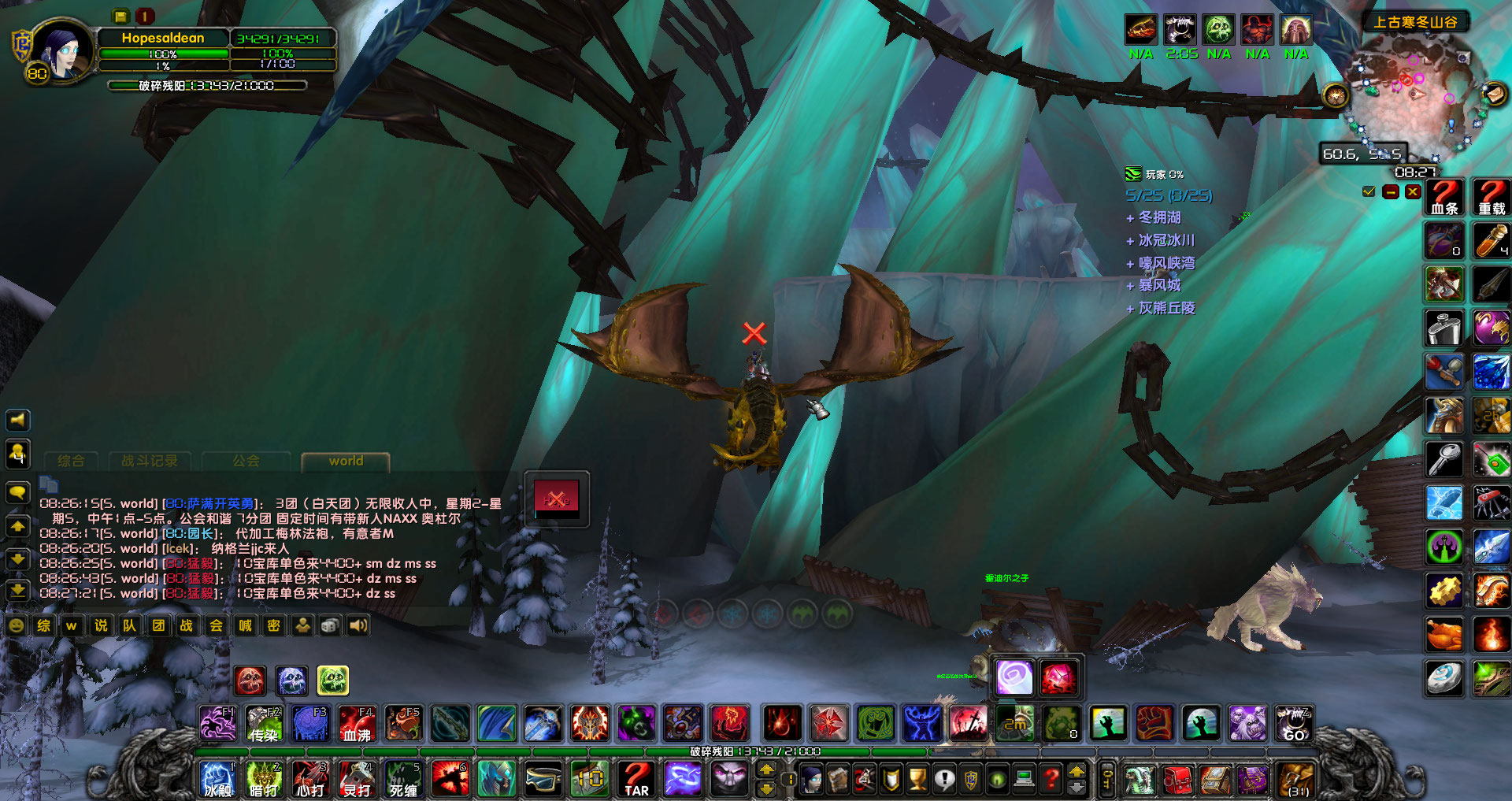Collapse quest tracker with the minus toggle
This screenshot has height=801, width=1512.
[x=1388, y=191]
